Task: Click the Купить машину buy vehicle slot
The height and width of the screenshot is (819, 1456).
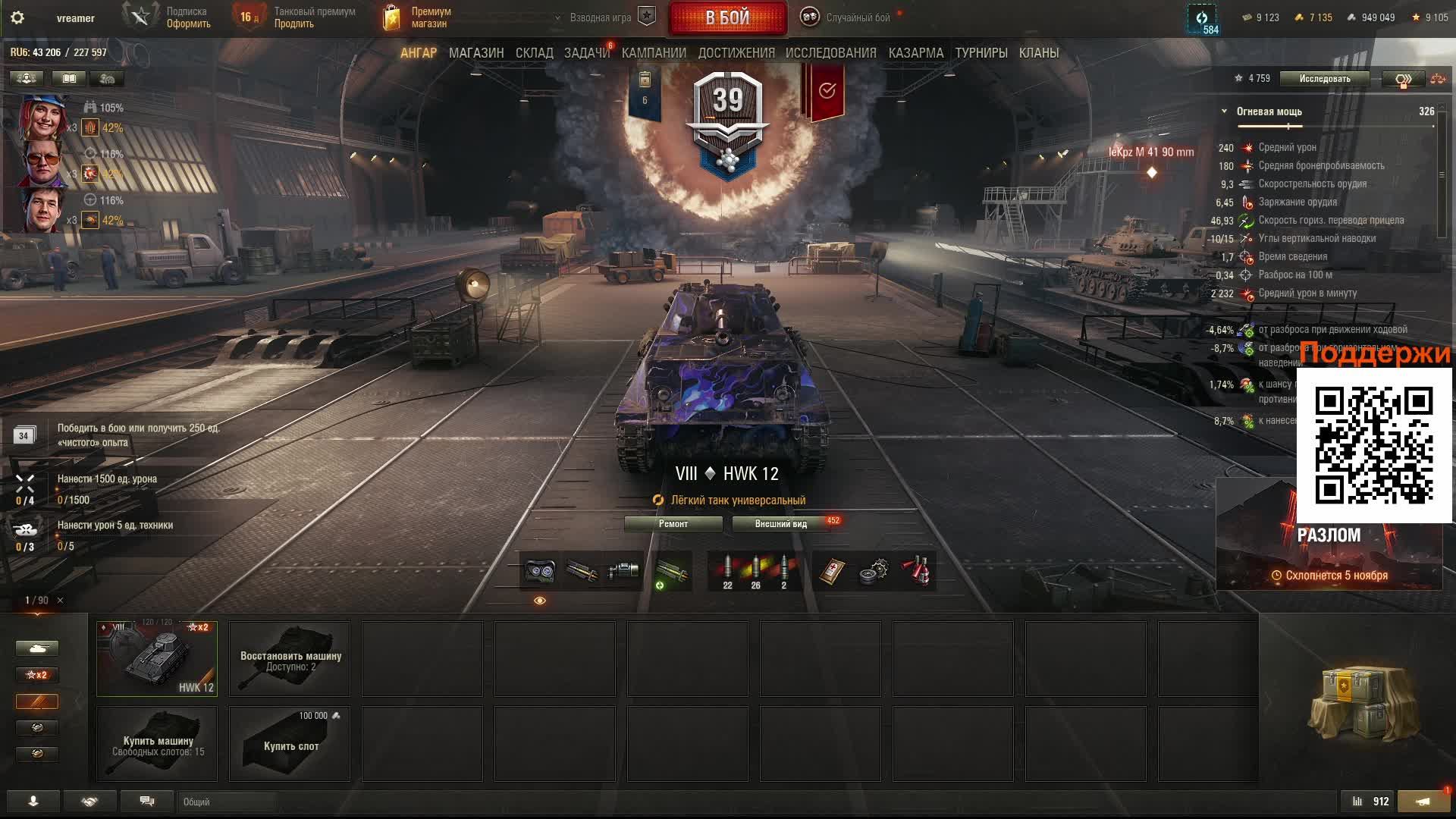Action: (x=157, y=744)
